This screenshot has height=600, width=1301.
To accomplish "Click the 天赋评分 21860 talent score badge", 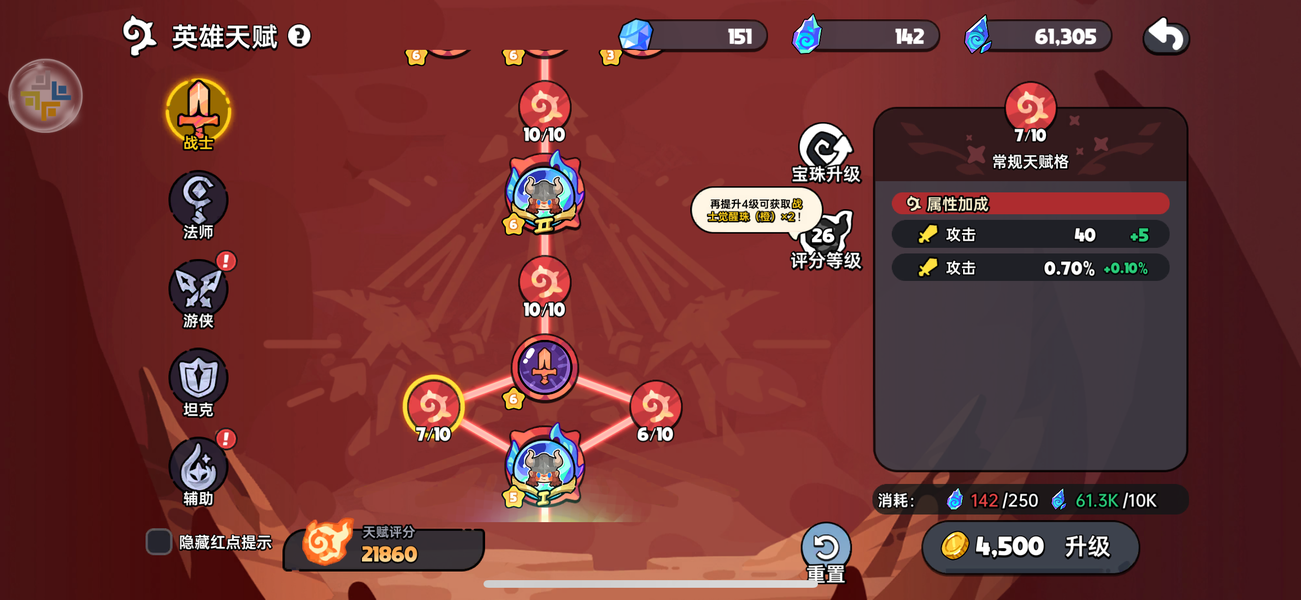I will pos(385,546).
